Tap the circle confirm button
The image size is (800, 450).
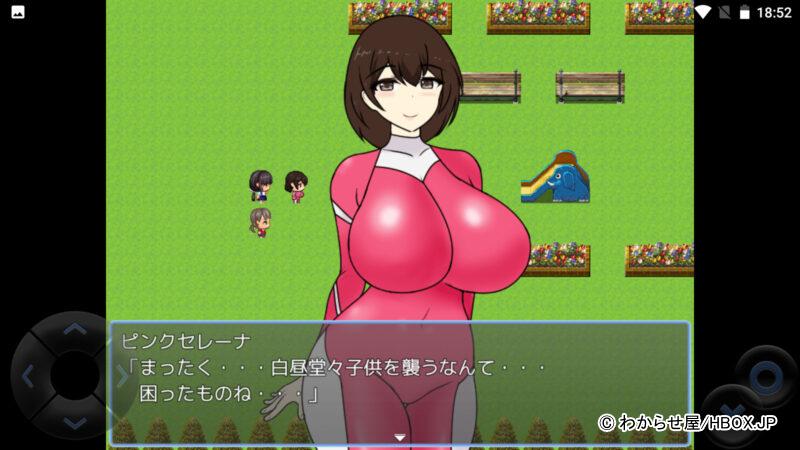(765, 377)
